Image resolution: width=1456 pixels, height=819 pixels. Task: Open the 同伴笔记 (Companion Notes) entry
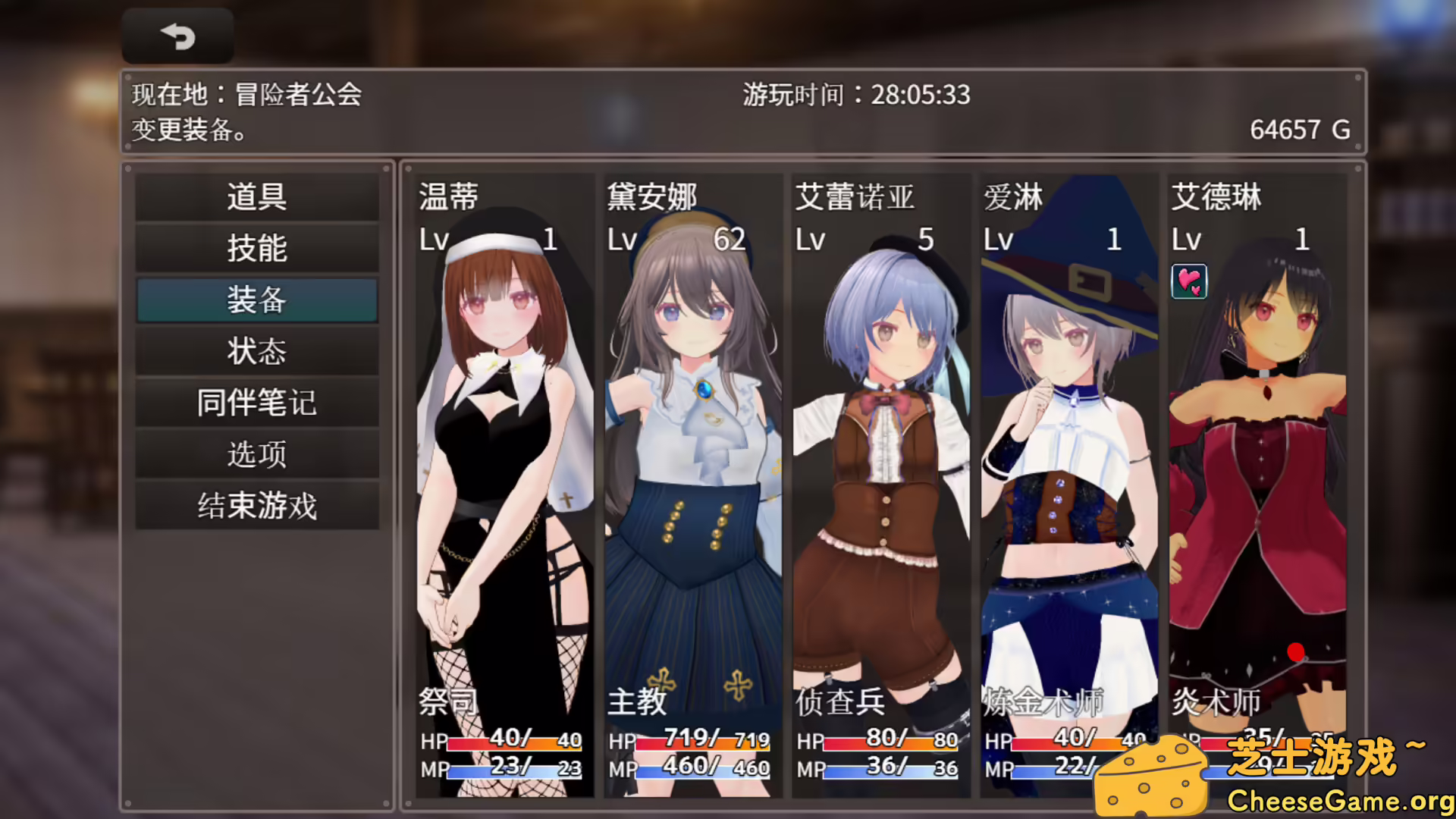[x=256, y=403]
